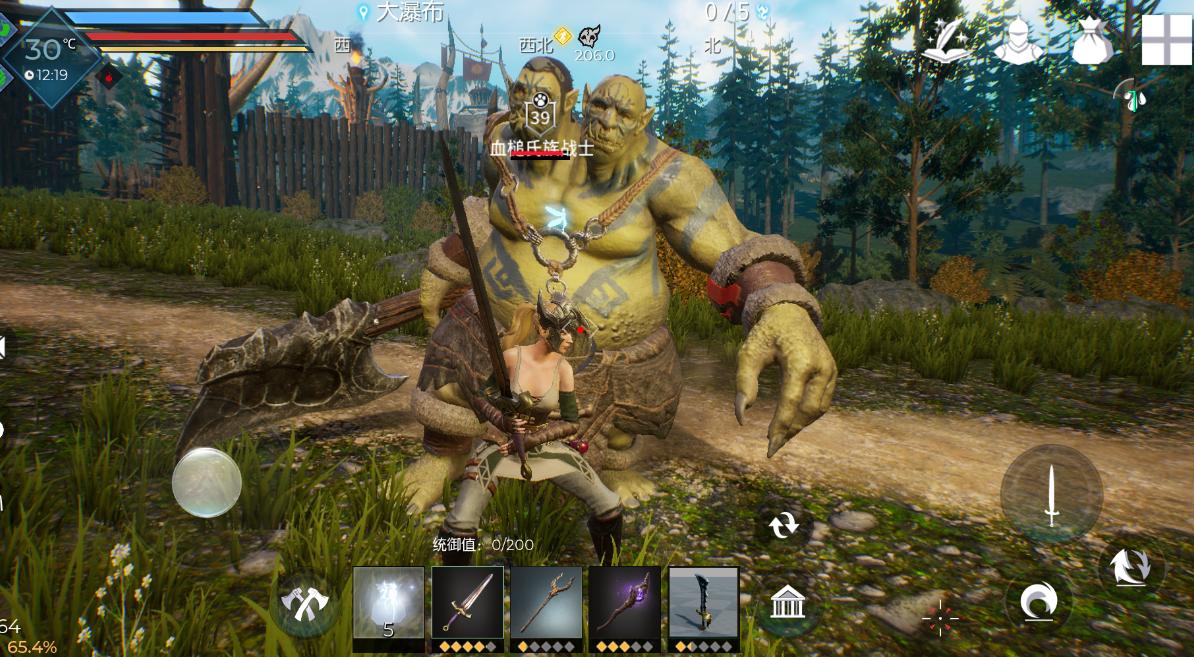The width and height of the screenshot is (1194, 657).
Task: Activate the crescent swirl skill button
Action: click(x=1038, y=603)
